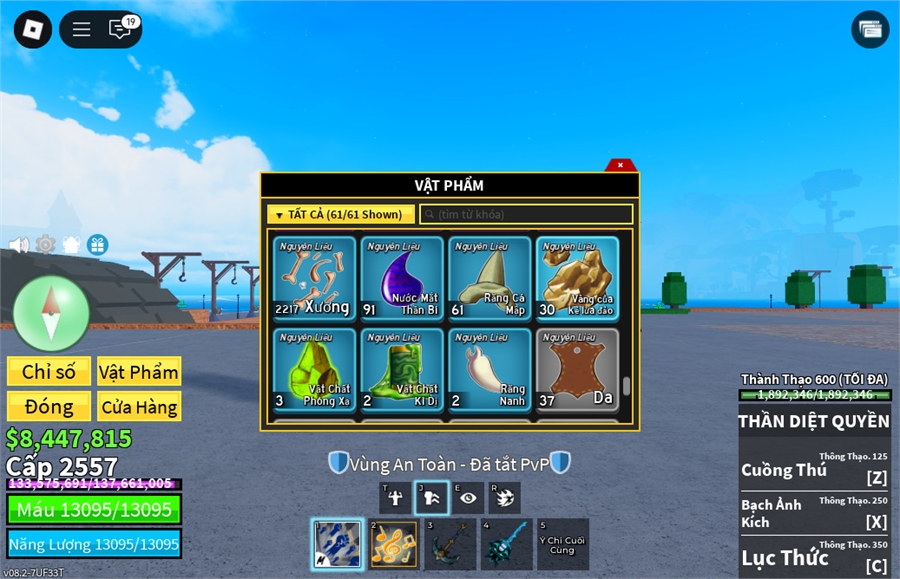Open the Roblox chat window

tap(120, 29)
